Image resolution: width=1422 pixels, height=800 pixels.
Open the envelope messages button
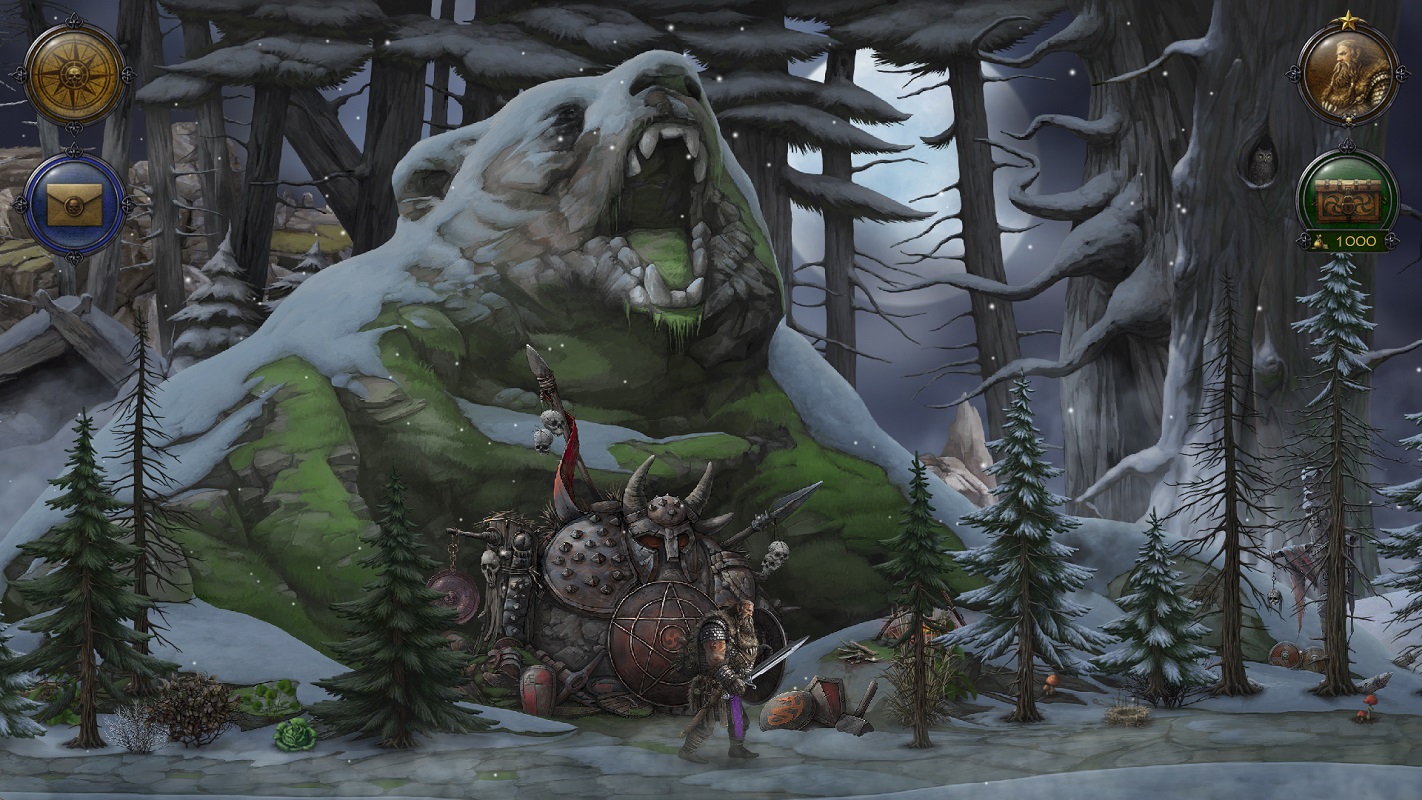[75, 204]
